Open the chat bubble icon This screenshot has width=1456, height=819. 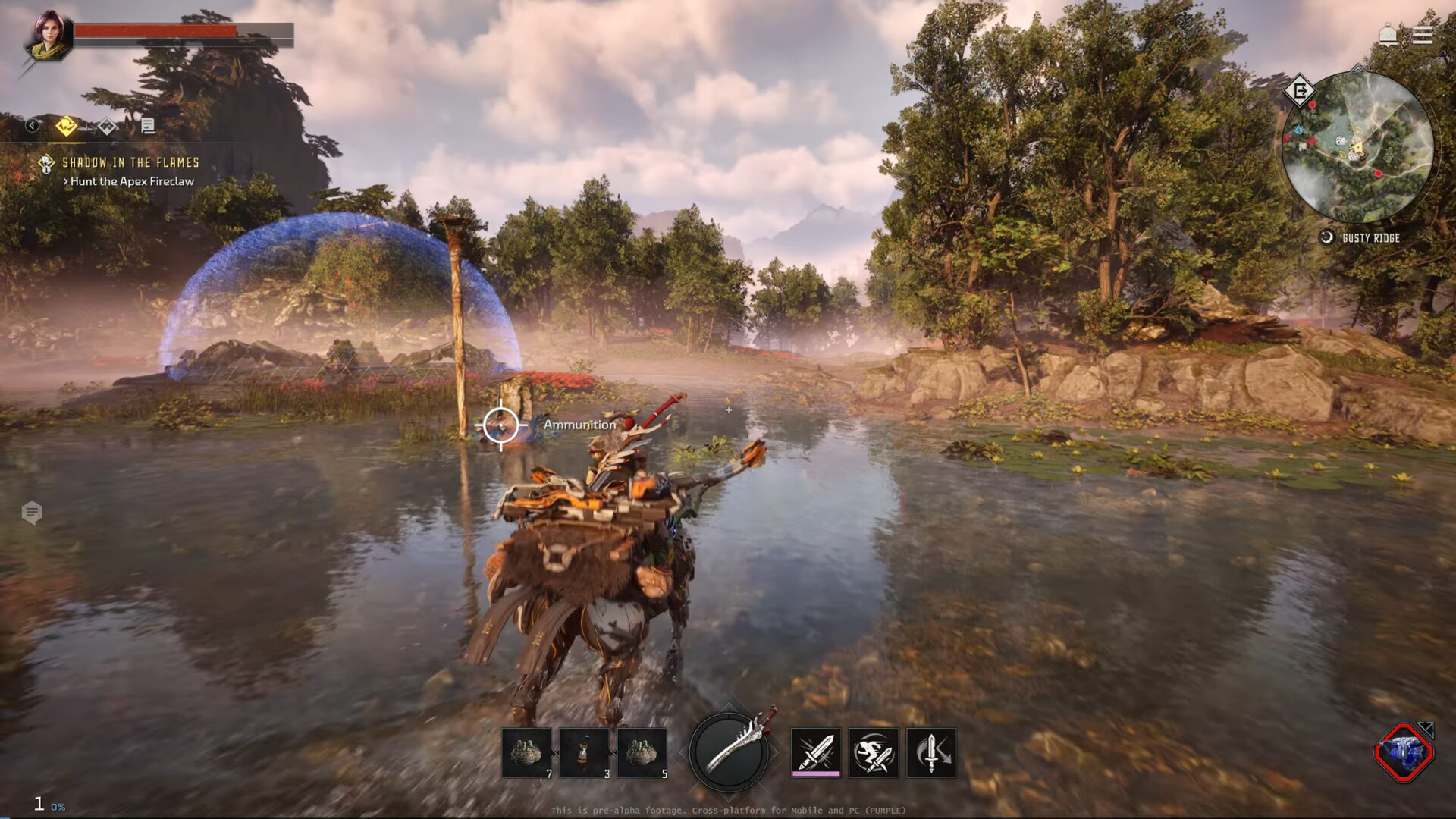pyautogui.click(x=32, y=513)
